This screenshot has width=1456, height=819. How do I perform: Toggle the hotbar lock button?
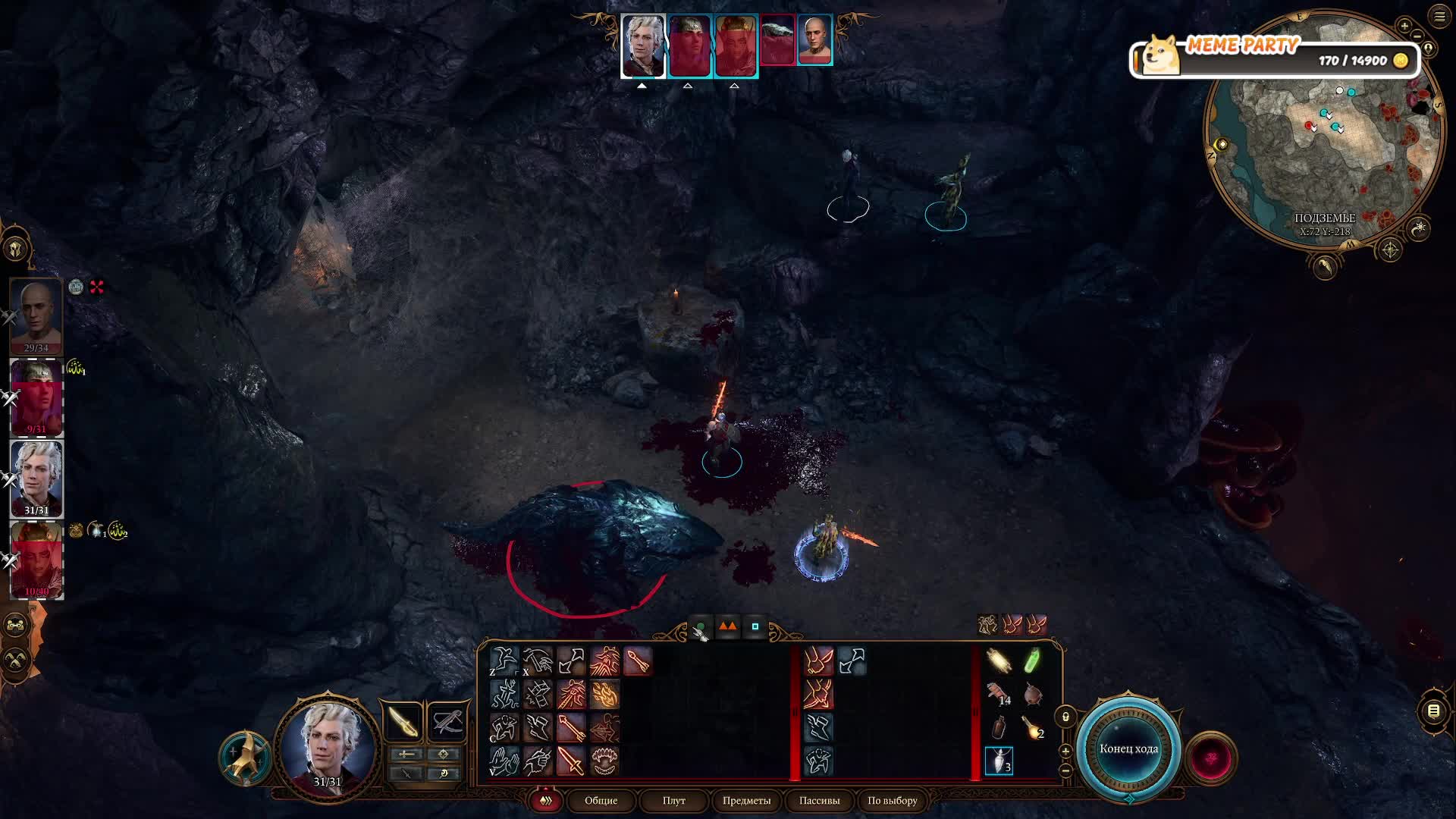pyautogui.click(x=1065, y=717)
